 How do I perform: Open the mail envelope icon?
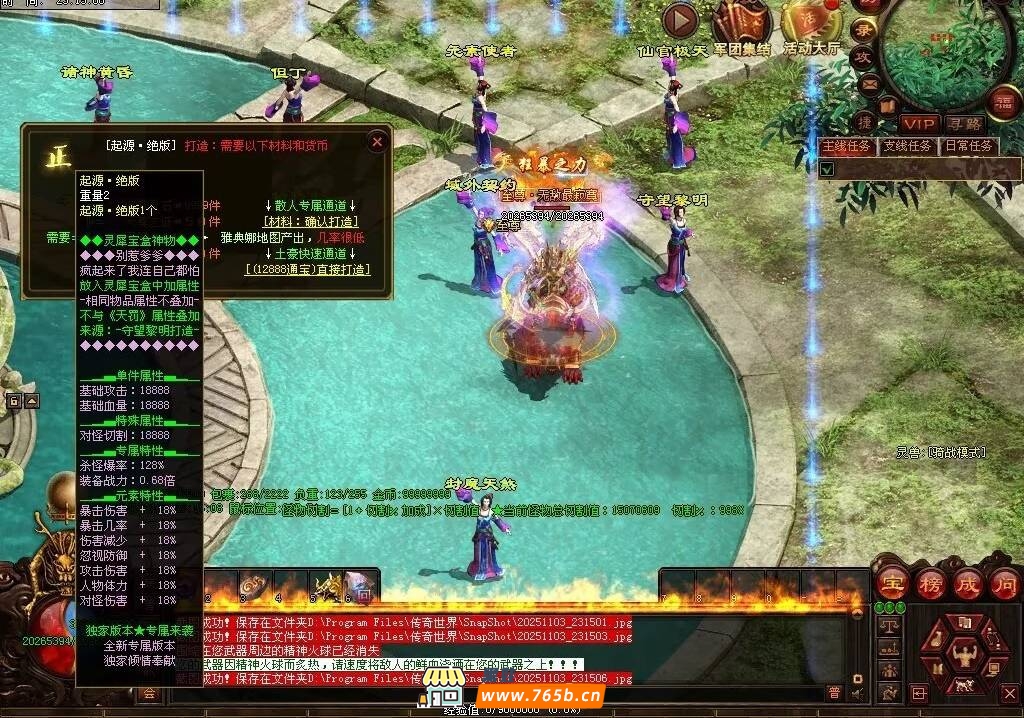pos(868,83)
